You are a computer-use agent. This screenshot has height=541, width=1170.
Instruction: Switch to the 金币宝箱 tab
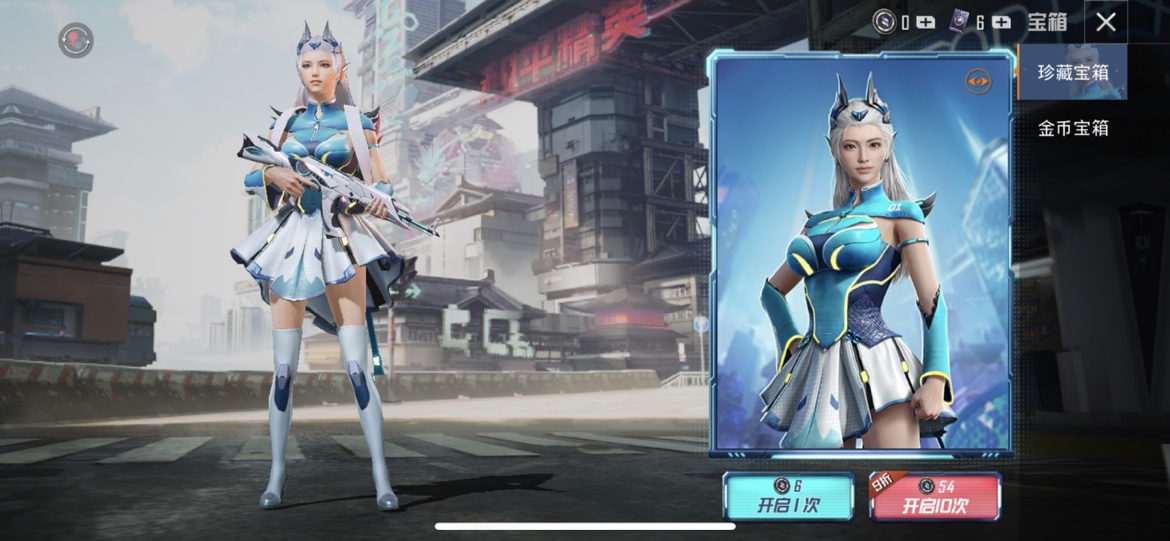[x=1073, y=128]
